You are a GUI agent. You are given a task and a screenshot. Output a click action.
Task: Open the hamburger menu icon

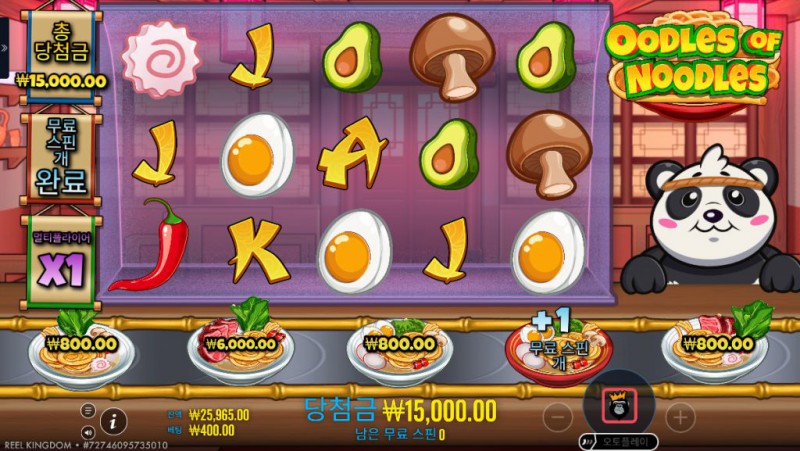click(x=88, y=410)
